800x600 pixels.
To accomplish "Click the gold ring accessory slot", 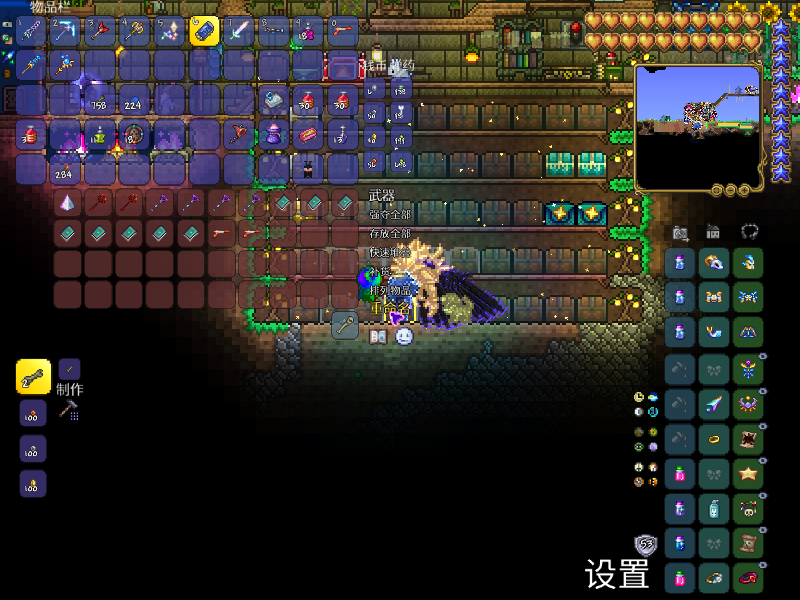I will 713,438.
